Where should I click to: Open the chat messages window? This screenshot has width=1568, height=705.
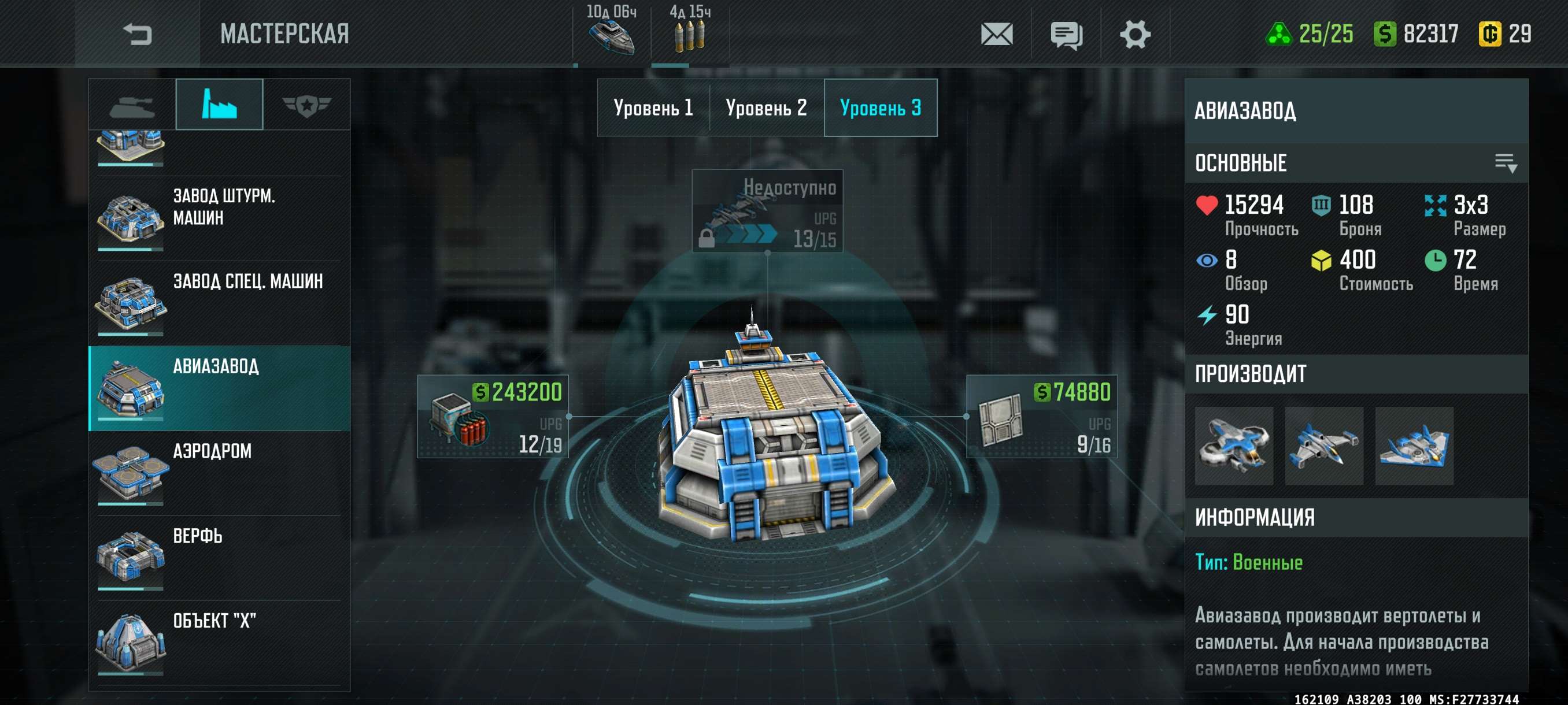point(1066,34)
